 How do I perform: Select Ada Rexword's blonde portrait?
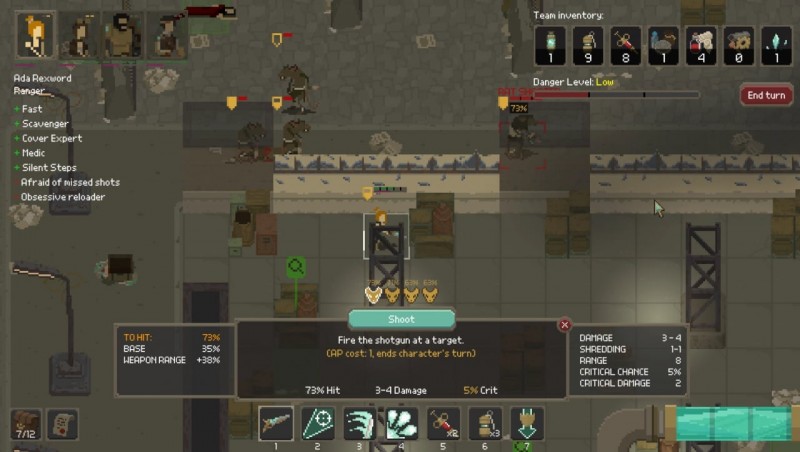click(x=36, y=35)
